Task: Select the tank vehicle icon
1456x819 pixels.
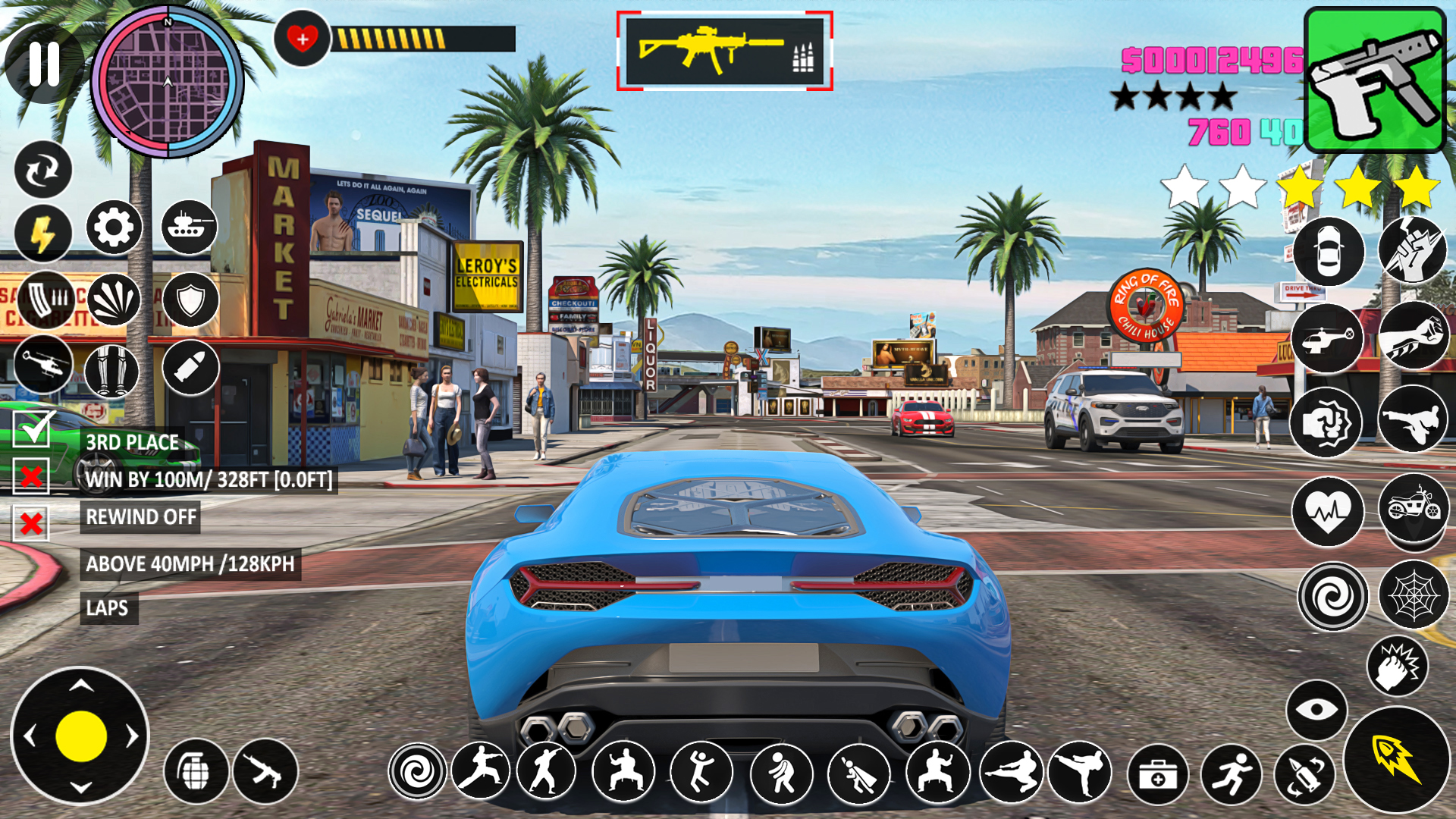Action: pyautogui.click(x=189, y=227)
